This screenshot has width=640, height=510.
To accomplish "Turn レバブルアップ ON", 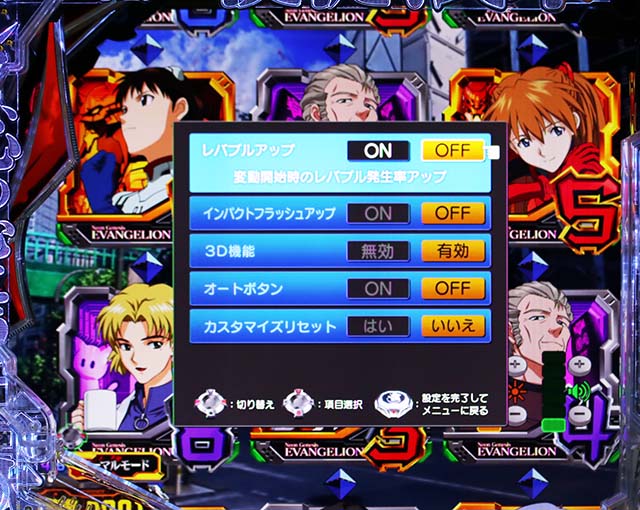I will click(378, 151).
